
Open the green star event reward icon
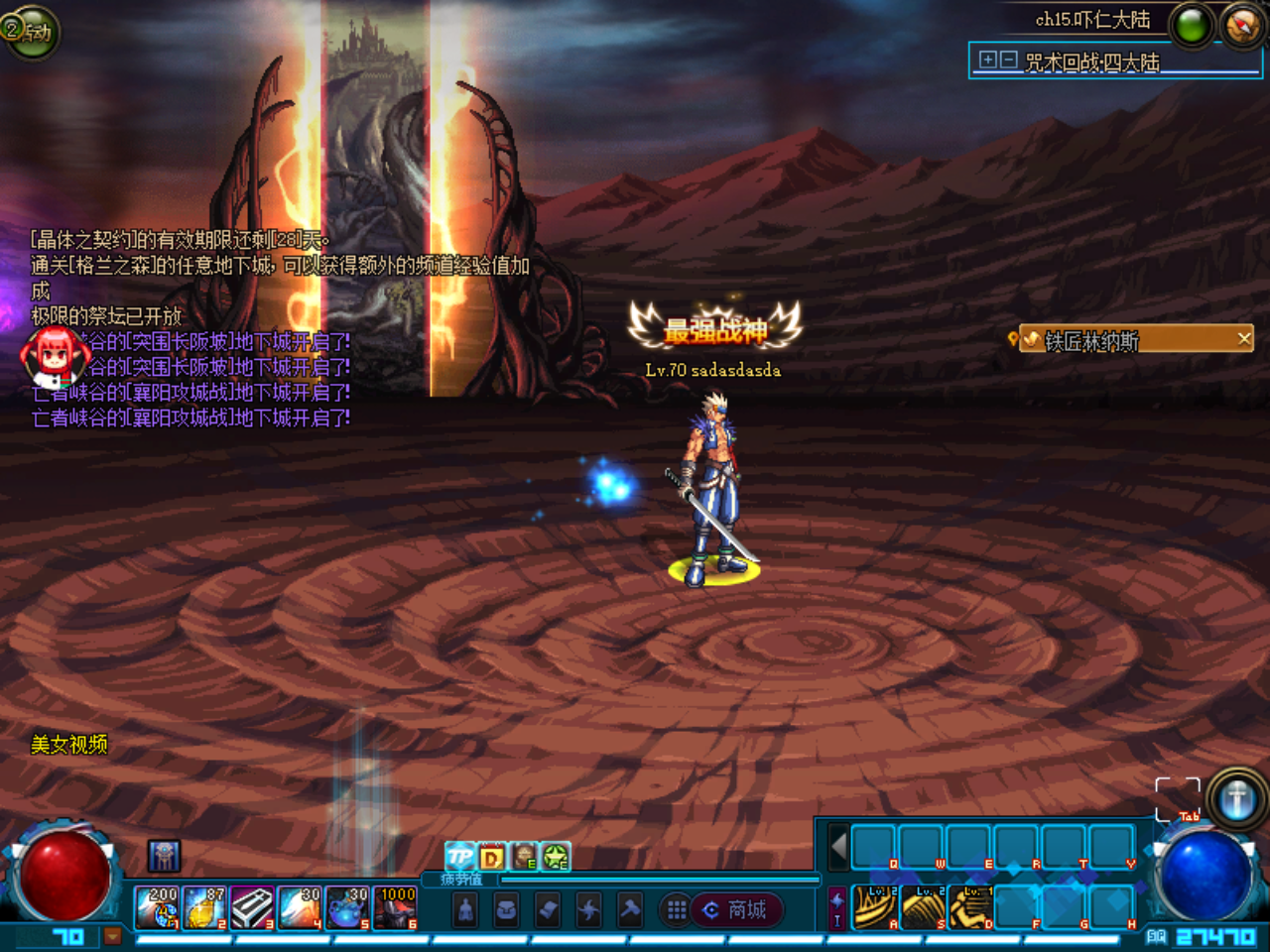555,855
